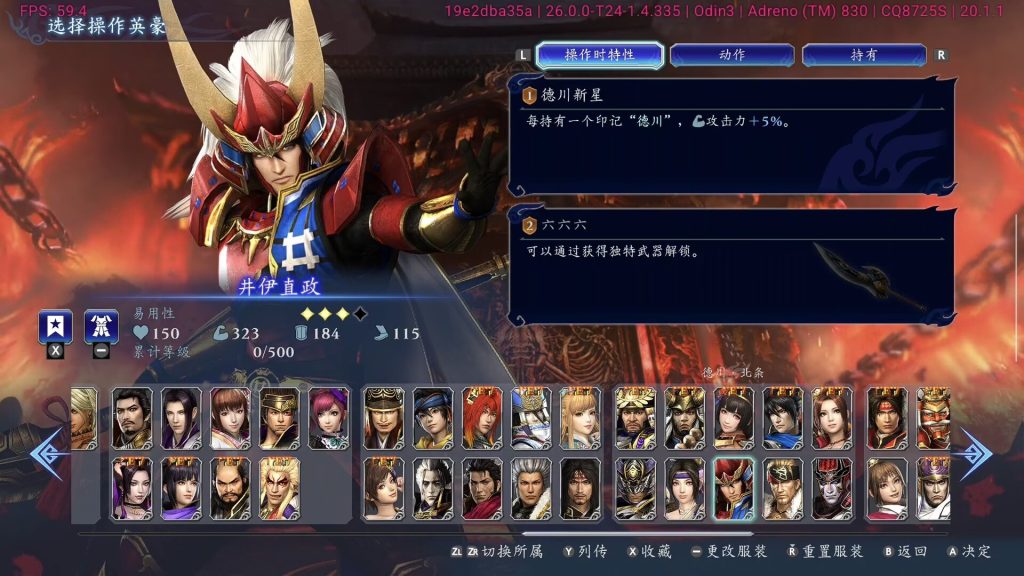Click the change costume icon
Screen dimensions: 1024x576
[x=101, y=327]
